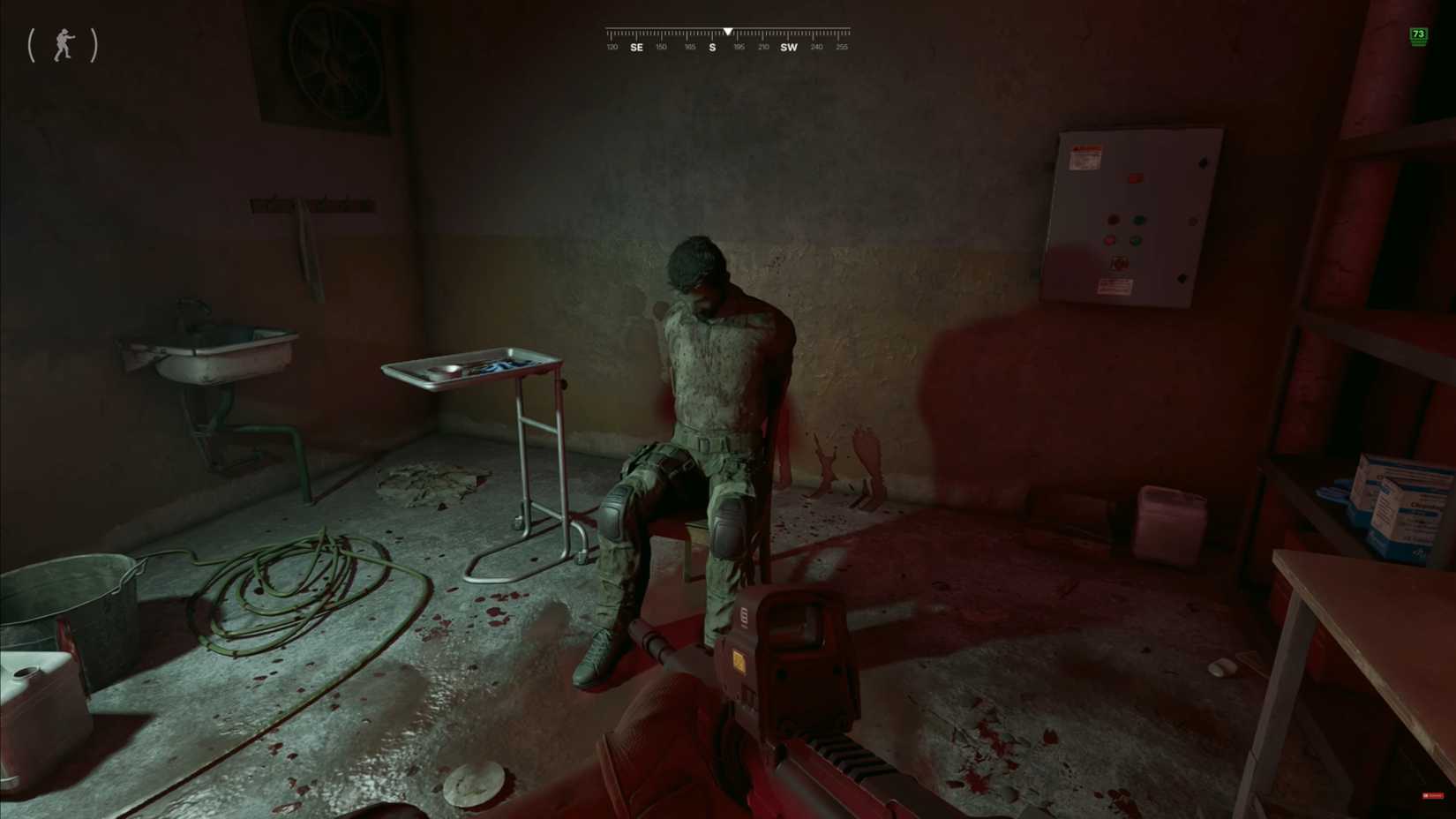
Task: Toggle the red emergency rotary switch on the panel
Action: (1119, 263)
